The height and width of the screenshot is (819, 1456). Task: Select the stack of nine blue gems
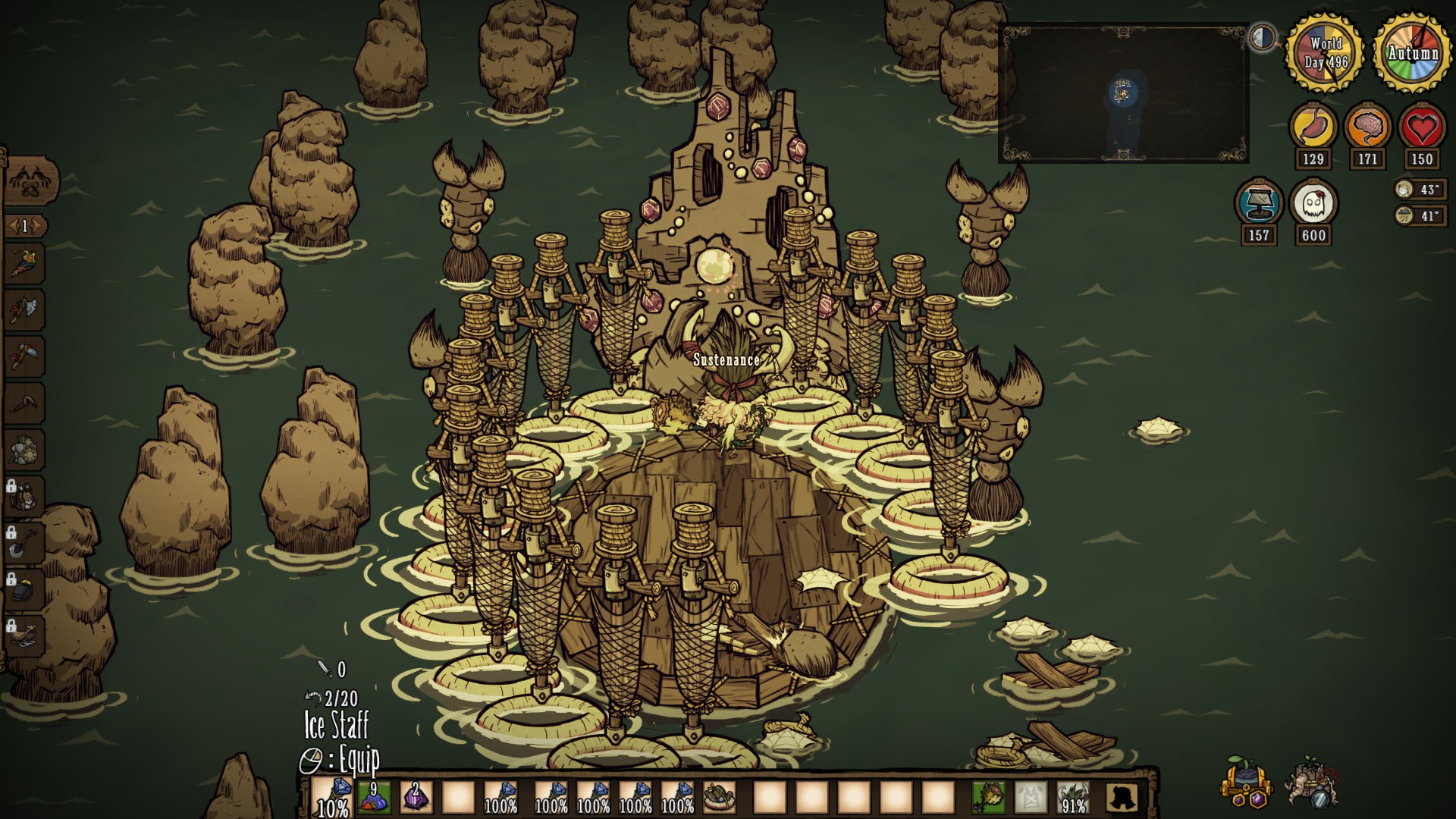click(374, 798)
